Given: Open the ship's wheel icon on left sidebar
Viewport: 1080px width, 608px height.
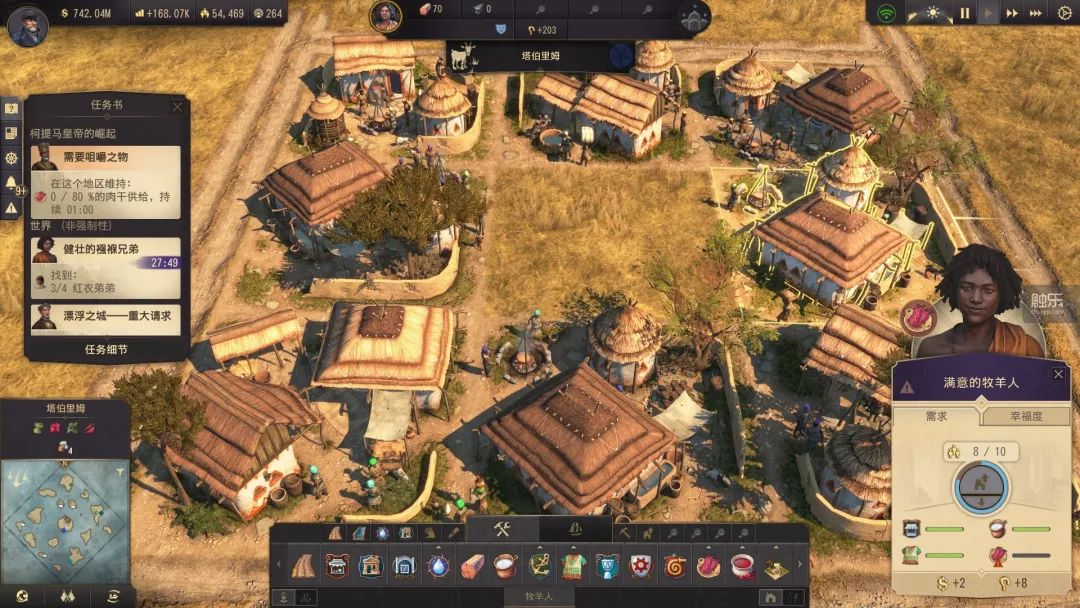Looking at the screenshot, I should pos(12,158).
